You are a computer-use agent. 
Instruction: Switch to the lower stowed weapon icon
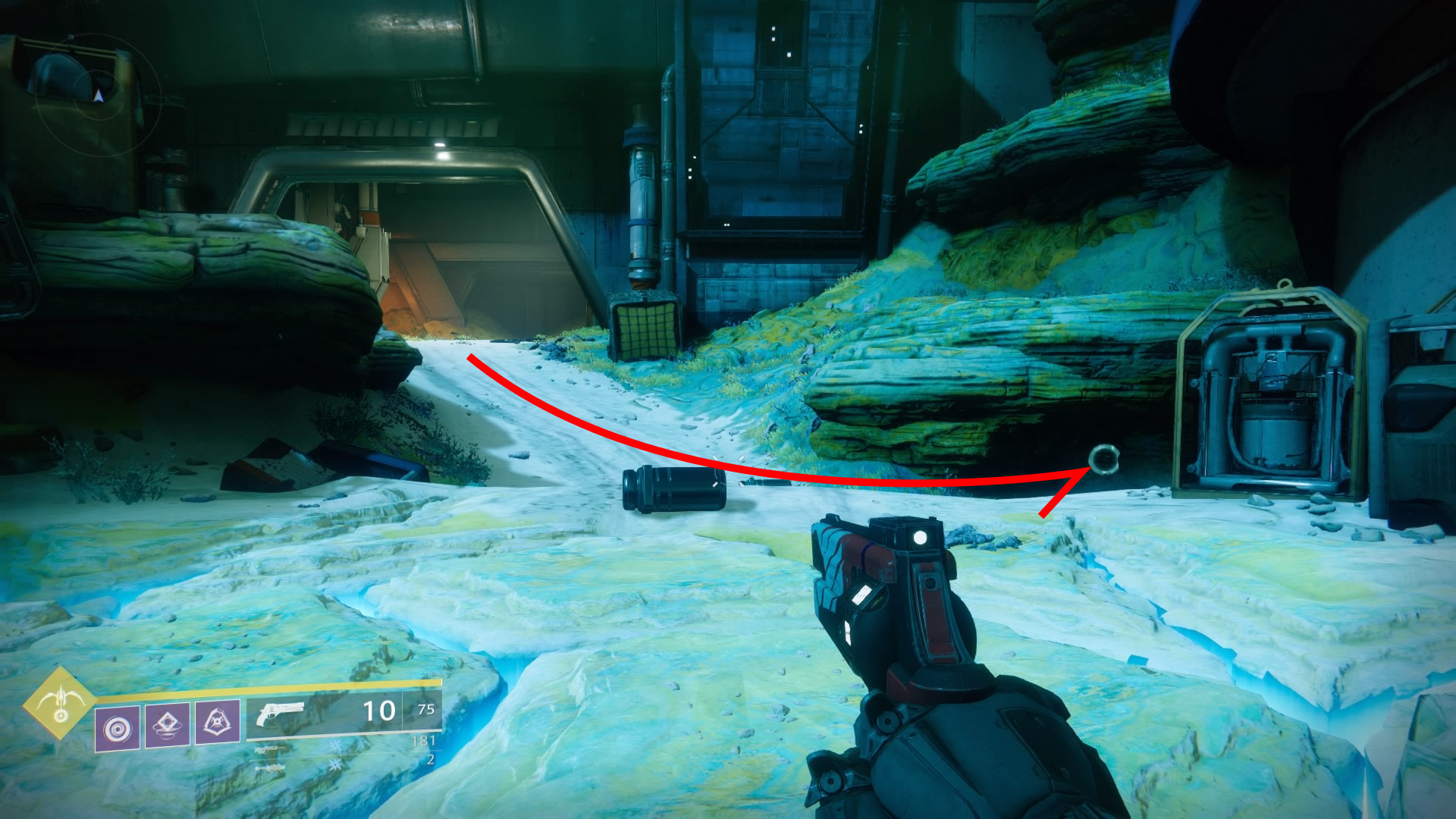271,768
